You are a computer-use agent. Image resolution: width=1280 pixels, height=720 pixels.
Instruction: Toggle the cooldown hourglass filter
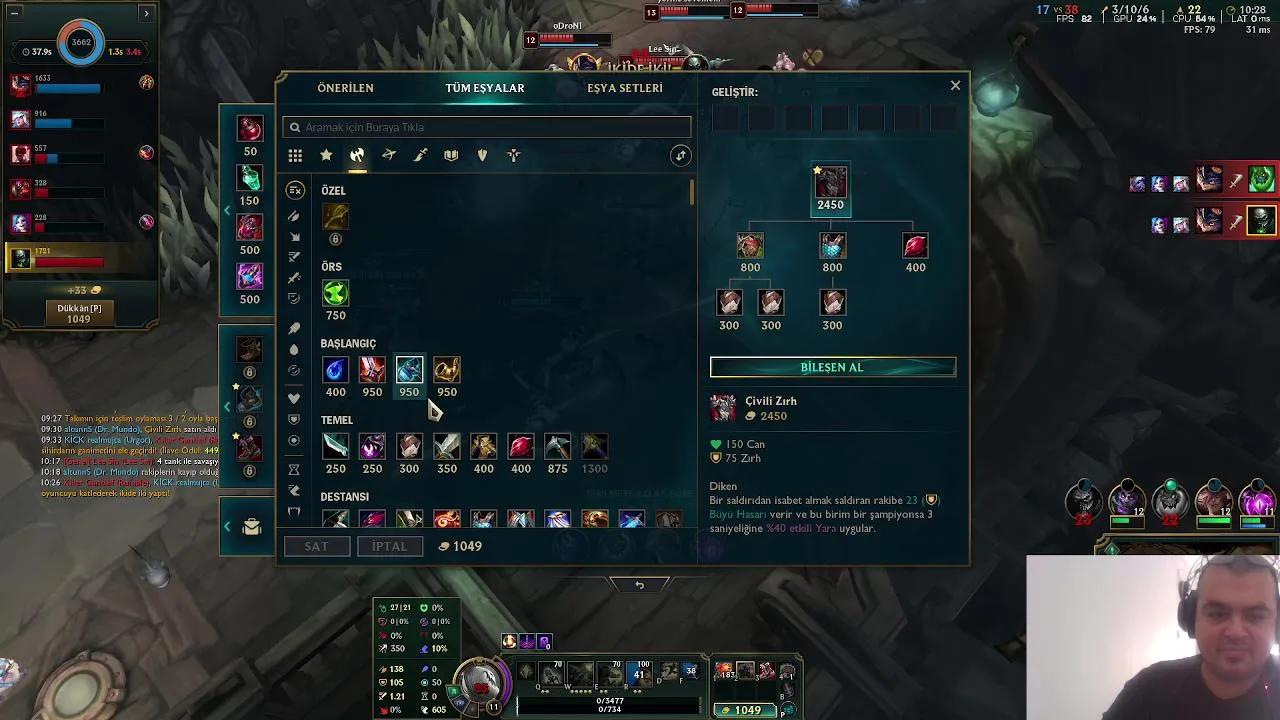pos(294,467)
